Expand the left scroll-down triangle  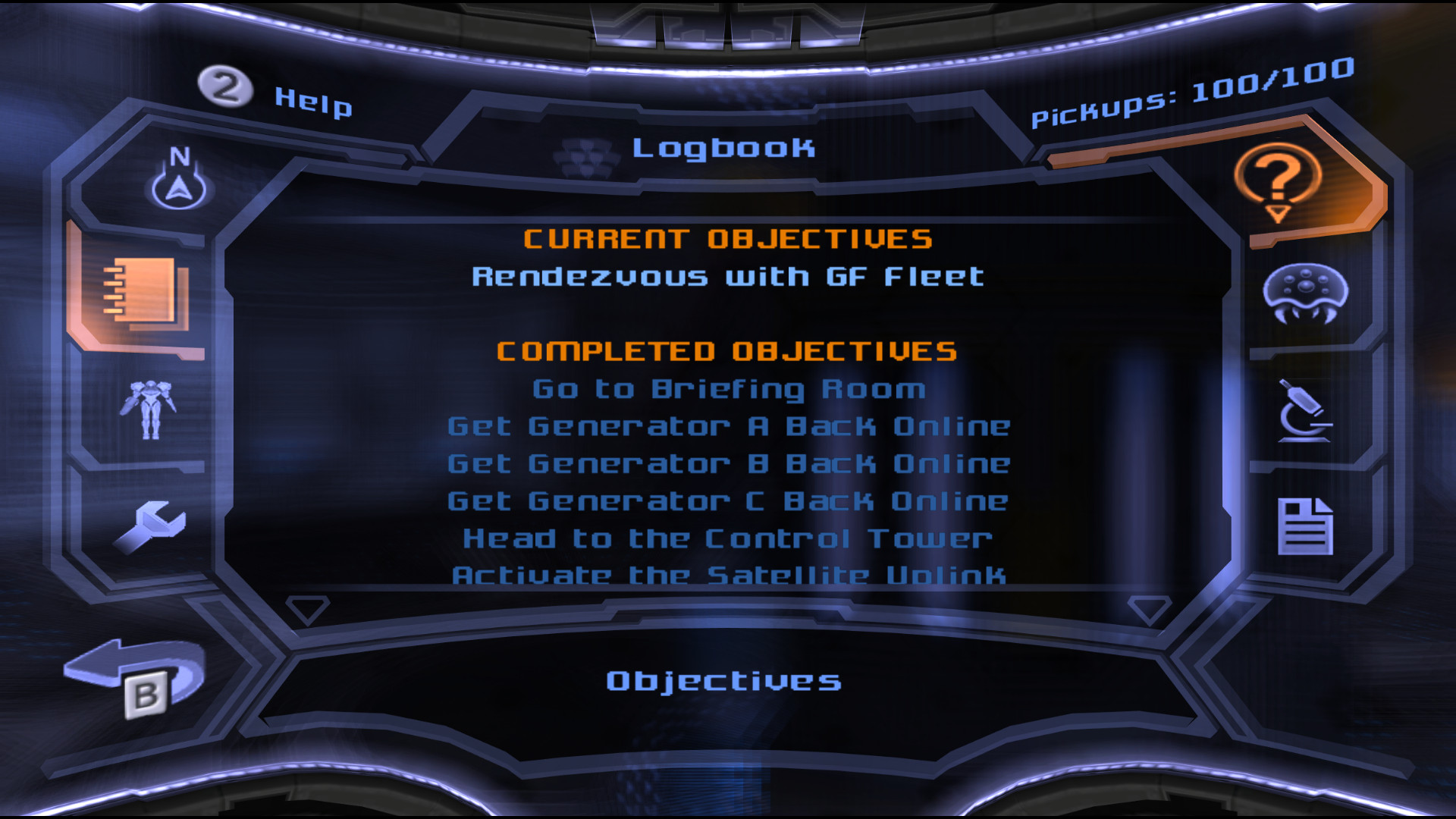point(306,607)
